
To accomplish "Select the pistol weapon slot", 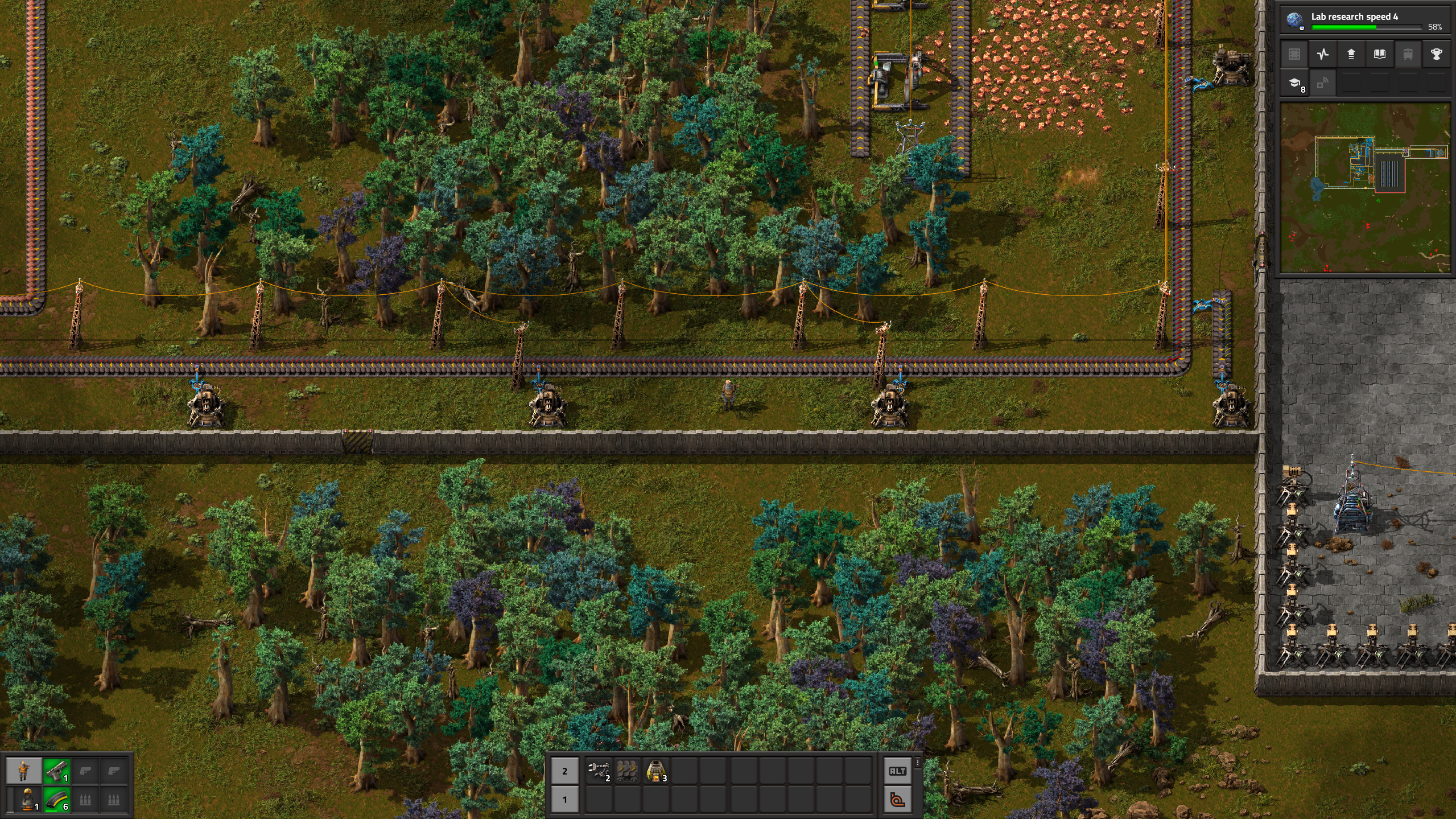I will pos(56,771).
